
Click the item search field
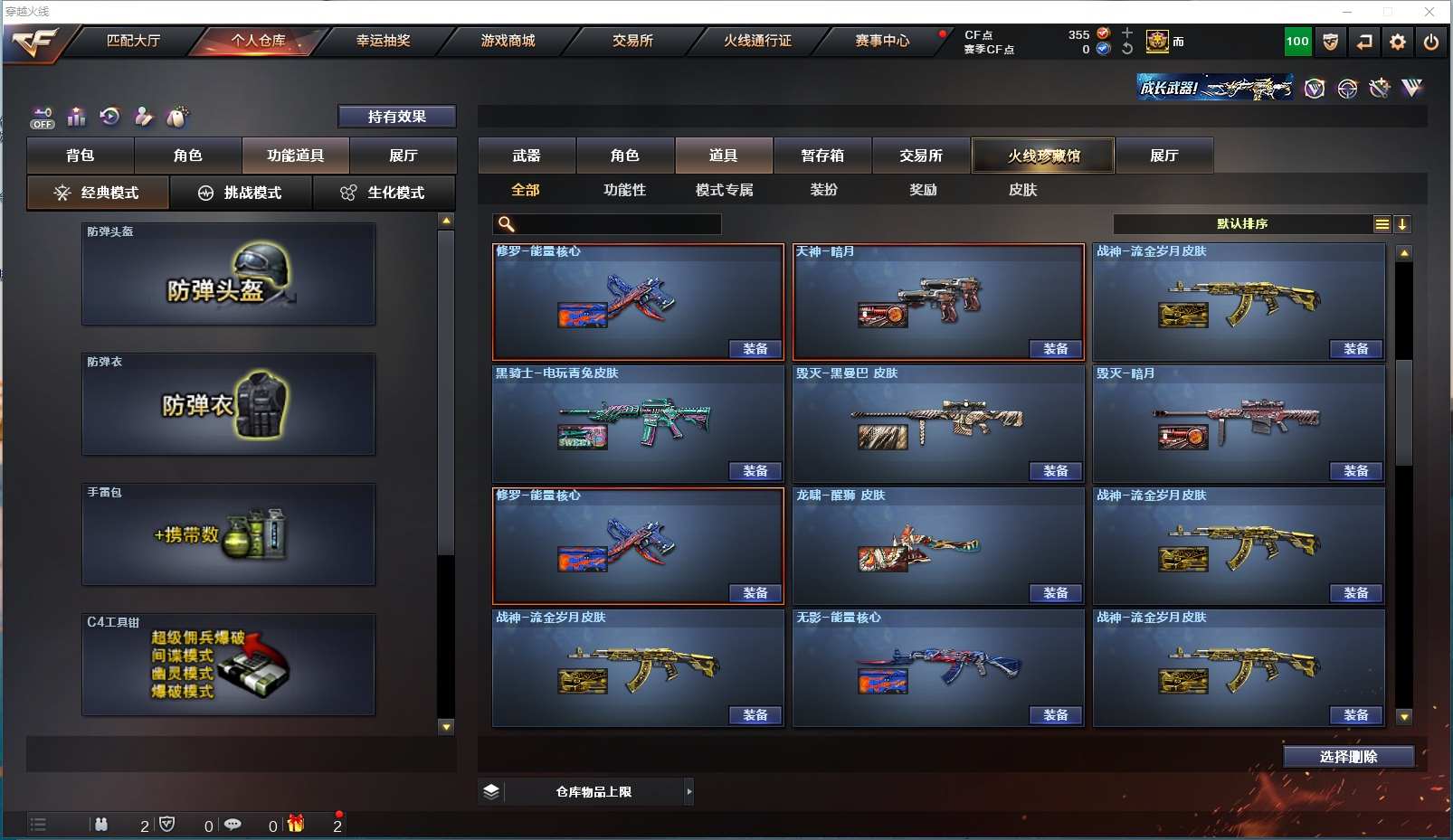[617, 224]
